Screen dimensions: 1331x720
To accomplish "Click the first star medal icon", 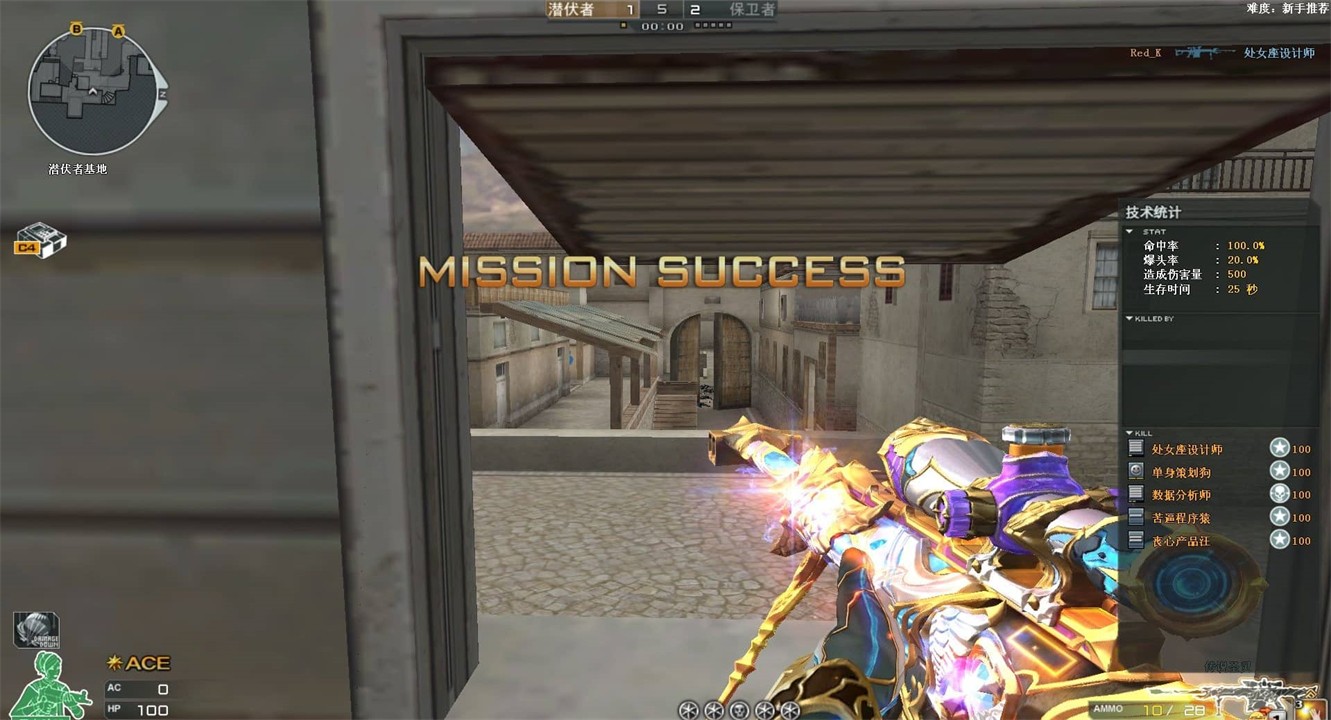I will tap(1280, 448).
